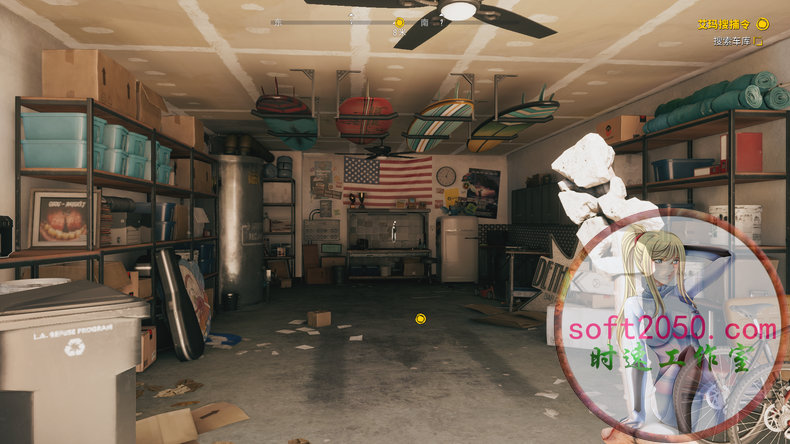Select the 艾玛搜捕令 quest tracker title
This screenshot has width=790, height=444.
click(x=724, y=23)
